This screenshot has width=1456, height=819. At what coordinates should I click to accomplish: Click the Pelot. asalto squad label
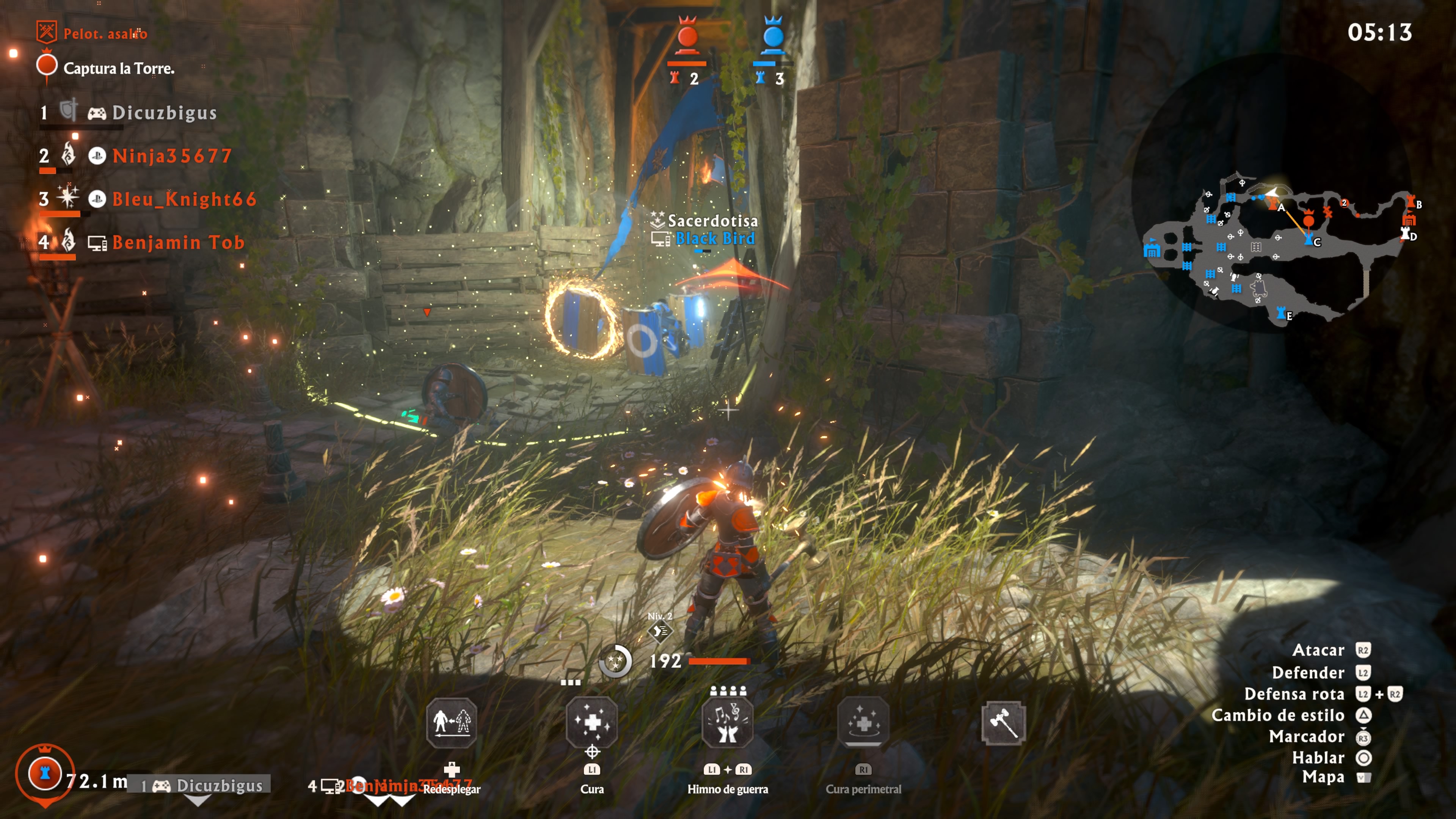pos(105,34)
